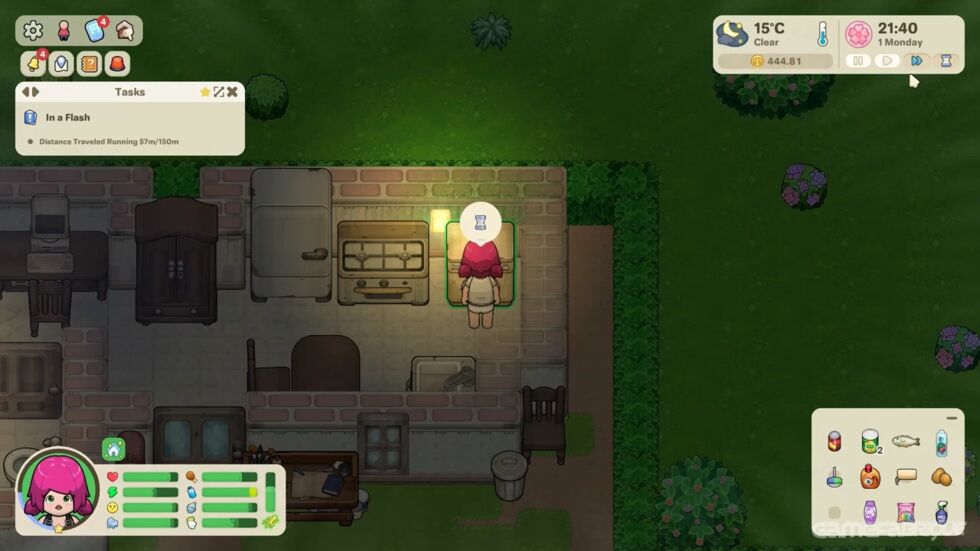
Task: Toggle the star favorite on Tasks
Action: pos(205,92)
